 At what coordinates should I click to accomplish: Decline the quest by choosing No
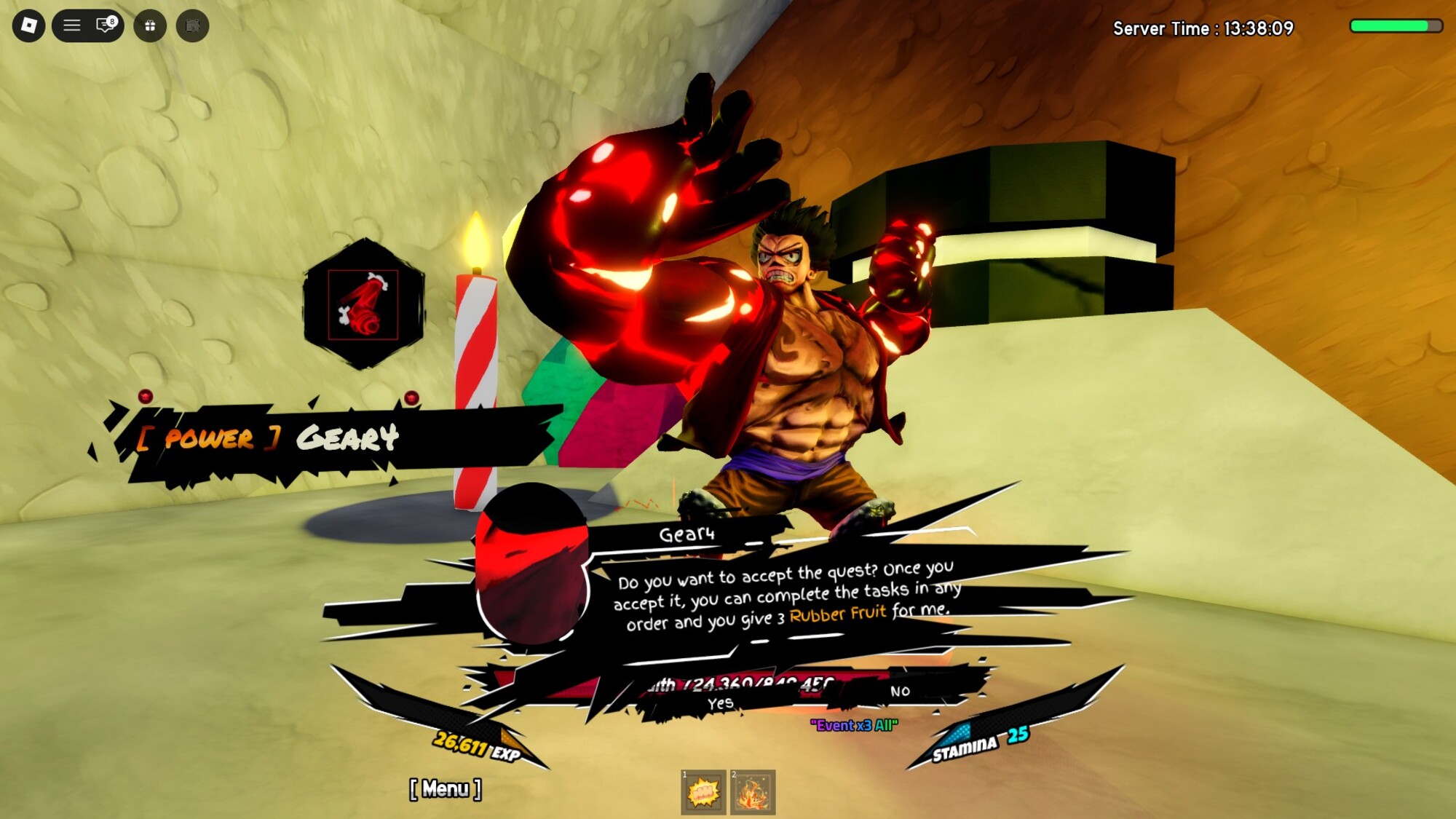point(900,691)
